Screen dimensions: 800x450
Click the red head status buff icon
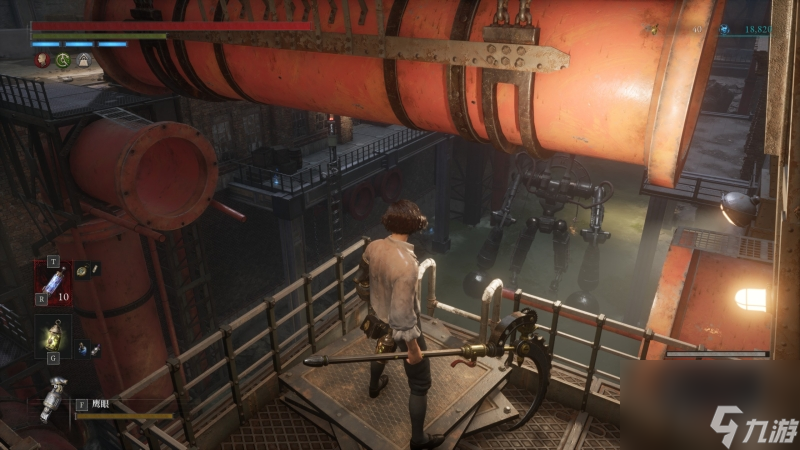click(42, 60)
